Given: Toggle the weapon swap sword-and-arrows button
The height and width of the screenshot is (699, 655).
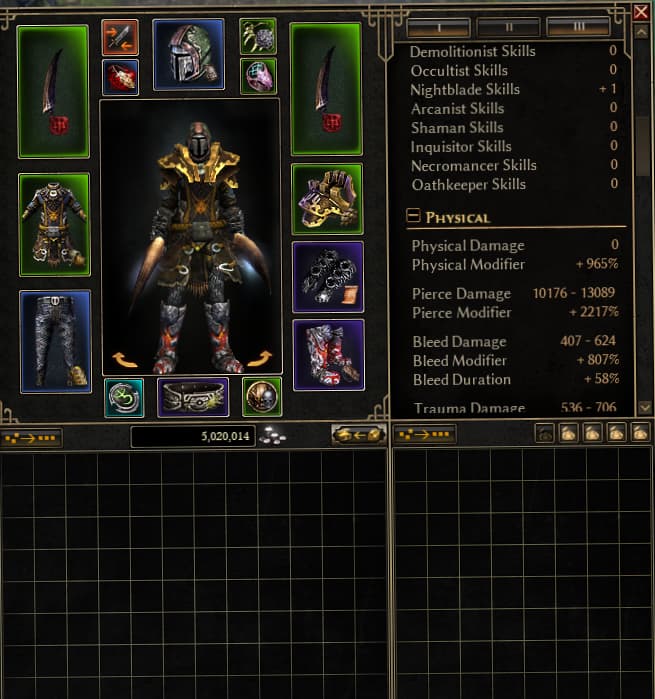Looking at the screenshot, I should point(120,38).
